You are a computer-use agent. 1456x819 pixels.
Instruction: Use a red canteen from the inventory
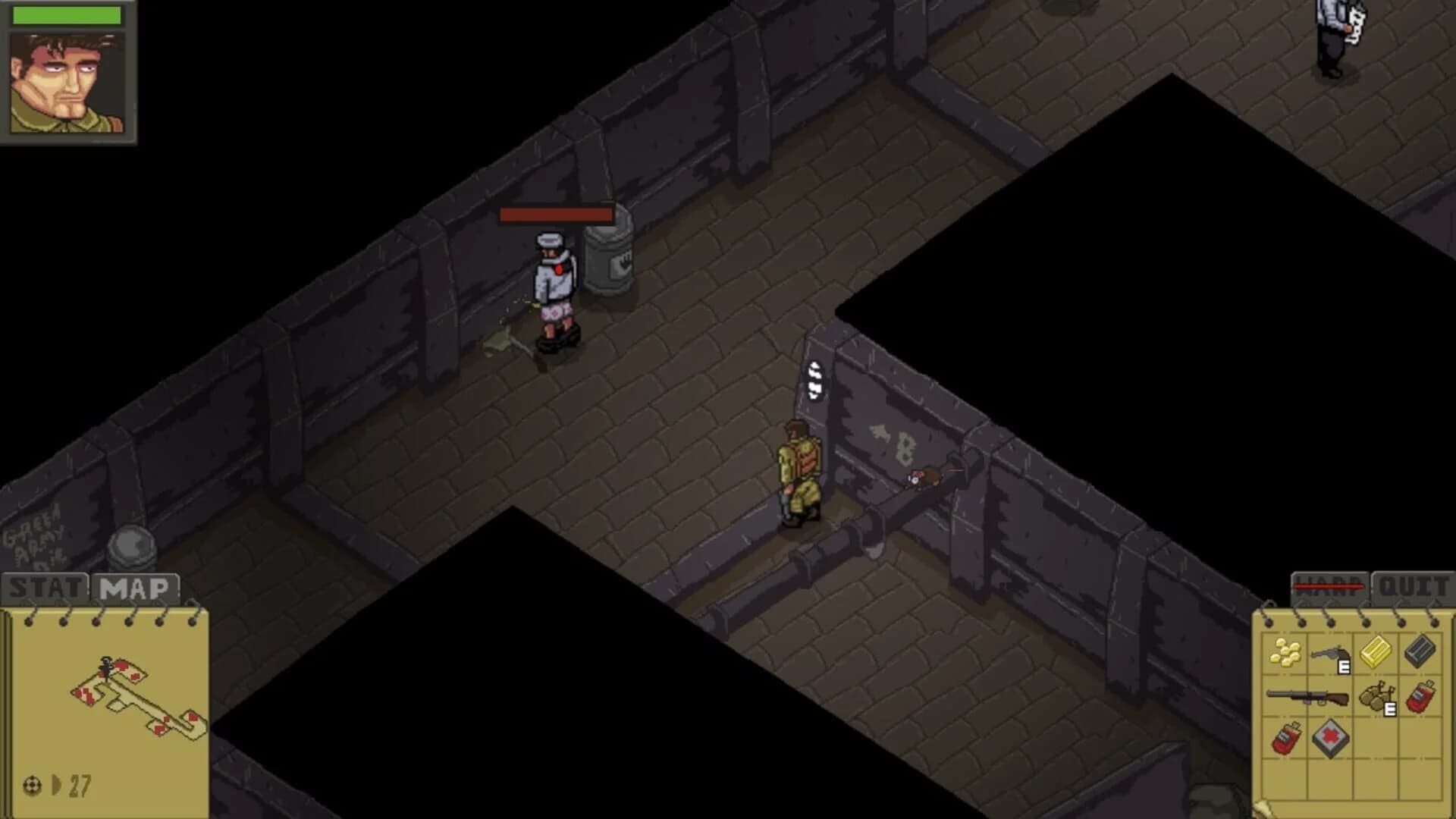[x=1420, y=696]
